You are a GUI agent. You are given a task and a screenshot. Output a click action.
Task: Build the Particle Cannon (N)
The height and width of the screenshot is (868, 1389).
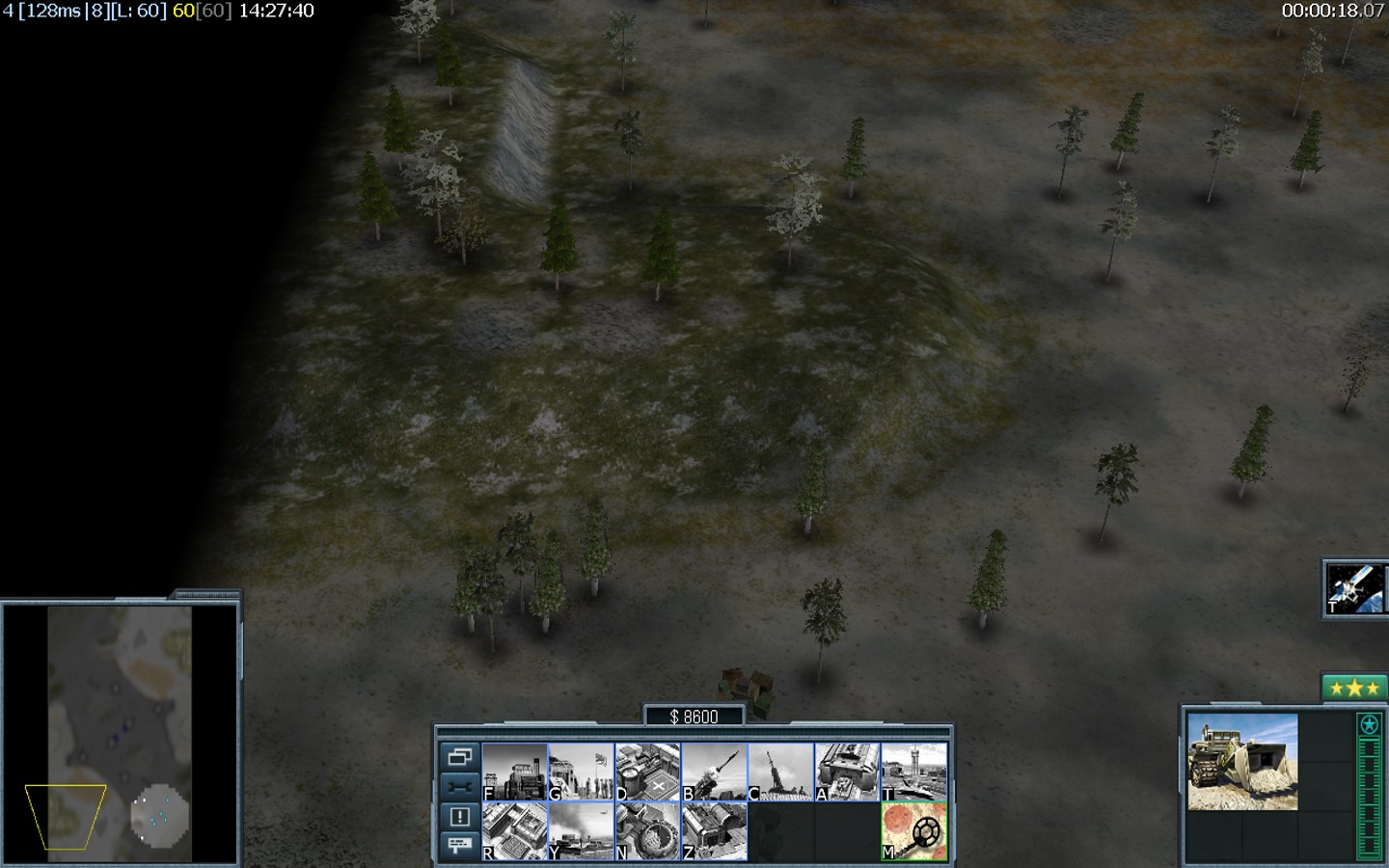pos(648,830)
